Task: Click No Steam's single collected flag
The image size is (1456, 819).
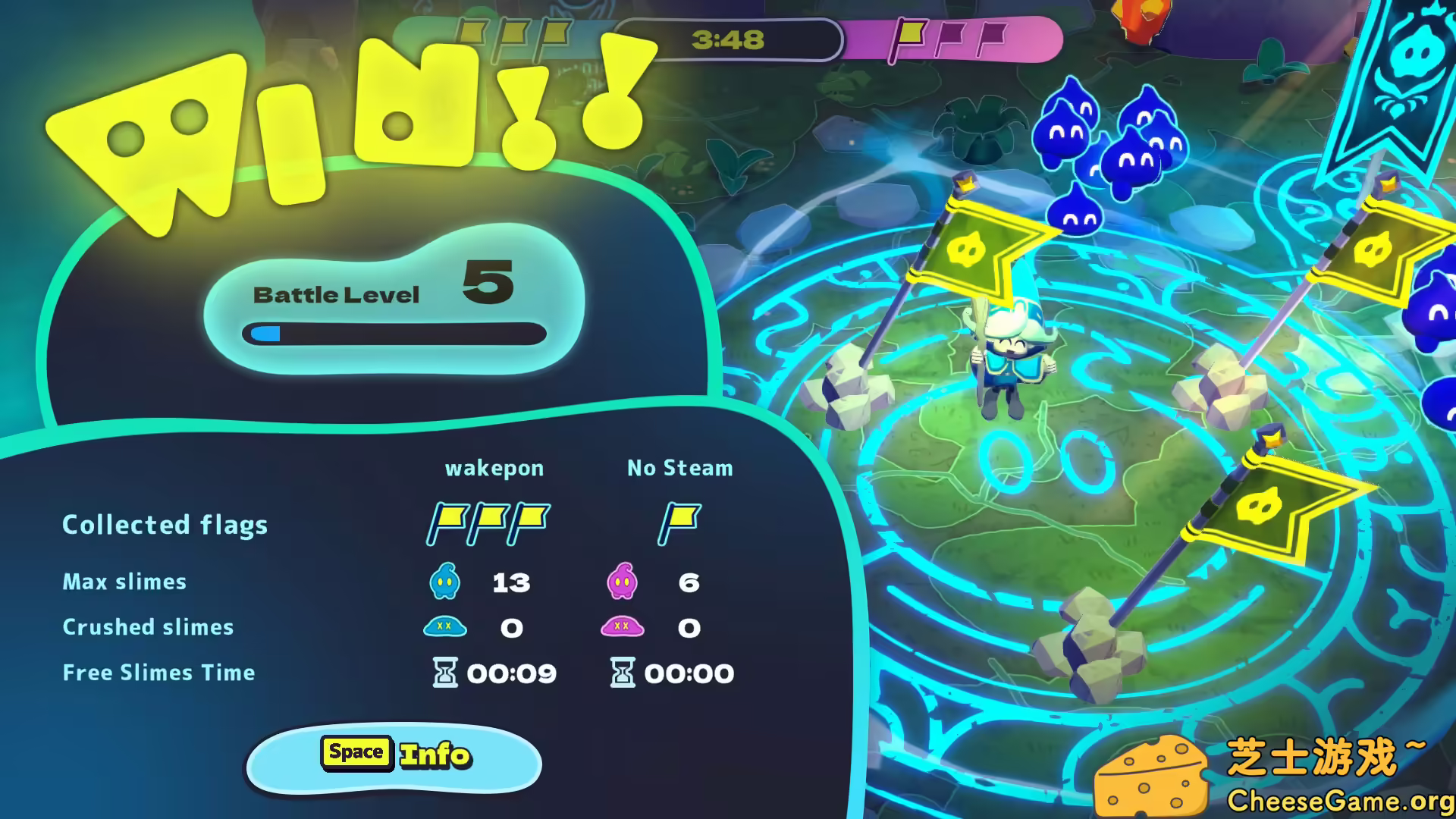Action: (679, 522)
